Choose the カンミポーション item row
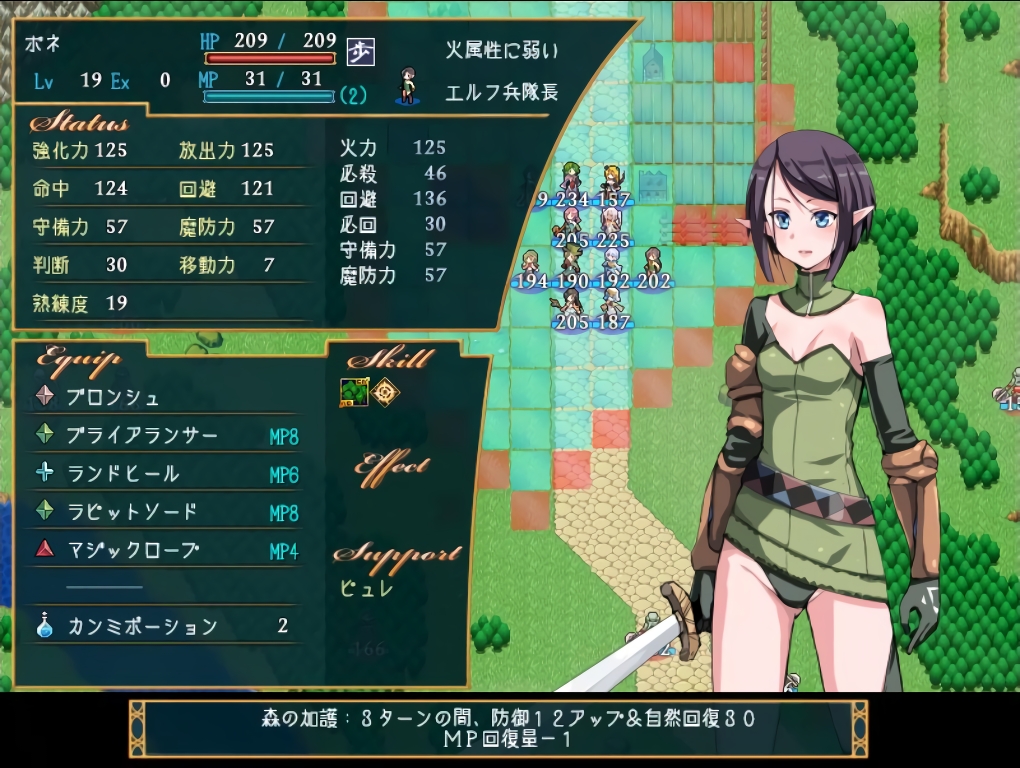Image resolution: width=1020 pixels, height=768 pixels. pyautogui.click(x=142, y=627)
